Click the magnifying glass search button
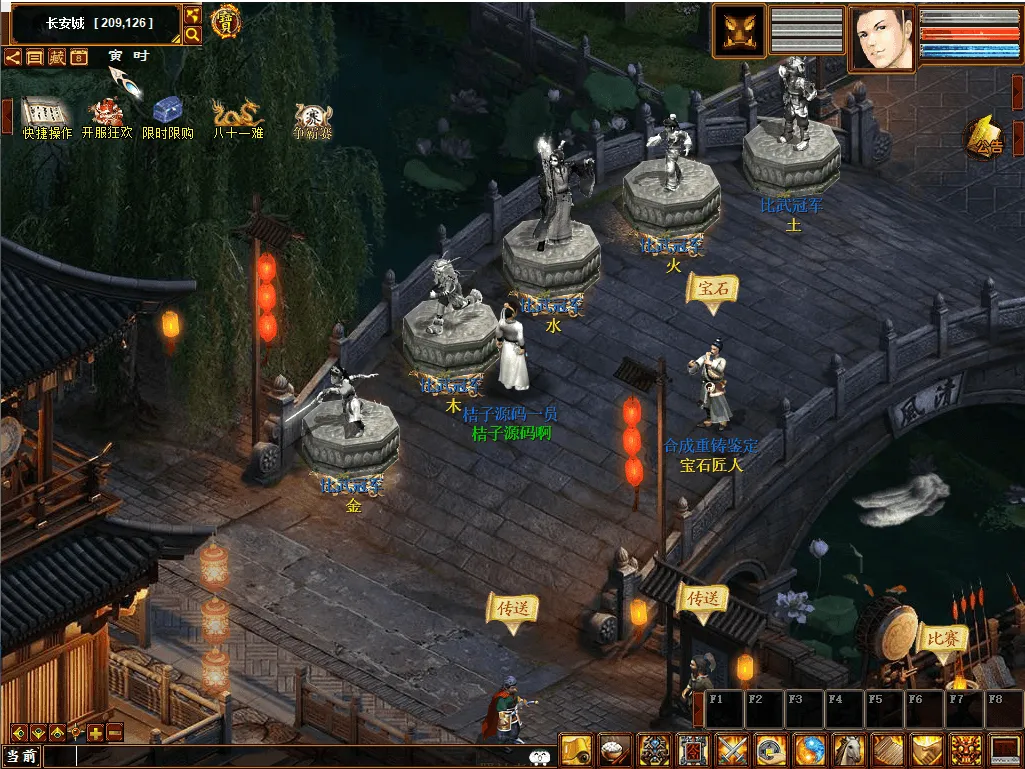This screenshot has width=1025, height=769. (x=193, y=35)
